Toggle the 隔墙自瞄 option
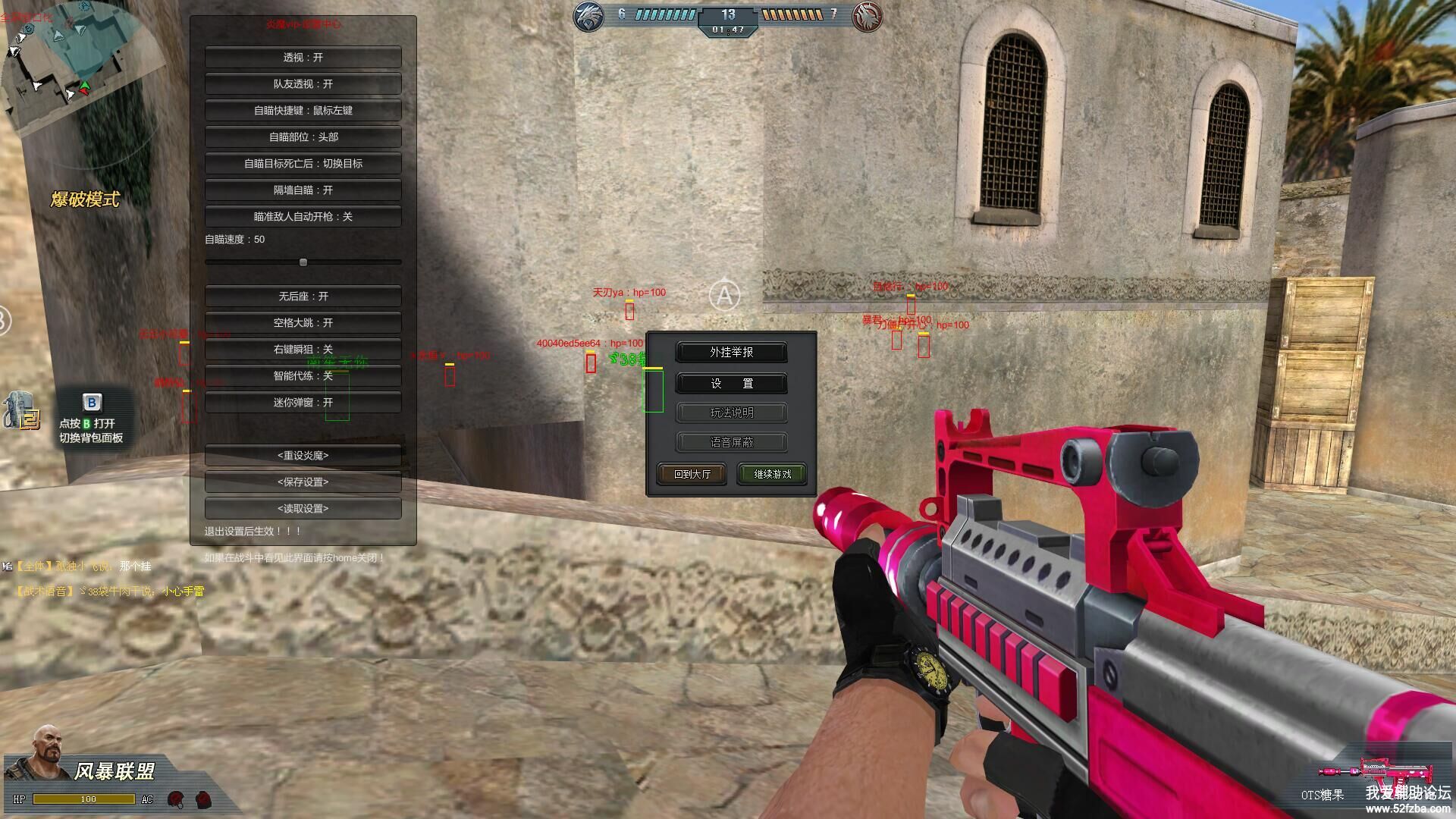This screenshot has height=819, width=1456. pyautogui.click(x=303, y=190)
